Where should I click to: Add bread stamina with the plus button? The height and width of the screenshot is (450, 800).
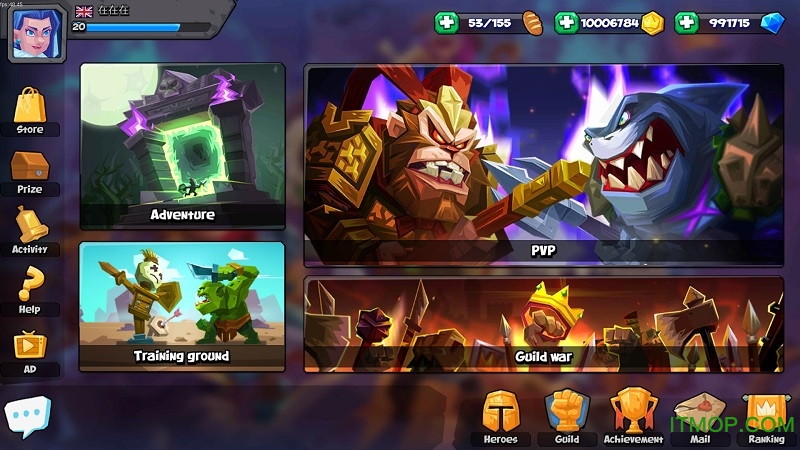tap(446, 22)
